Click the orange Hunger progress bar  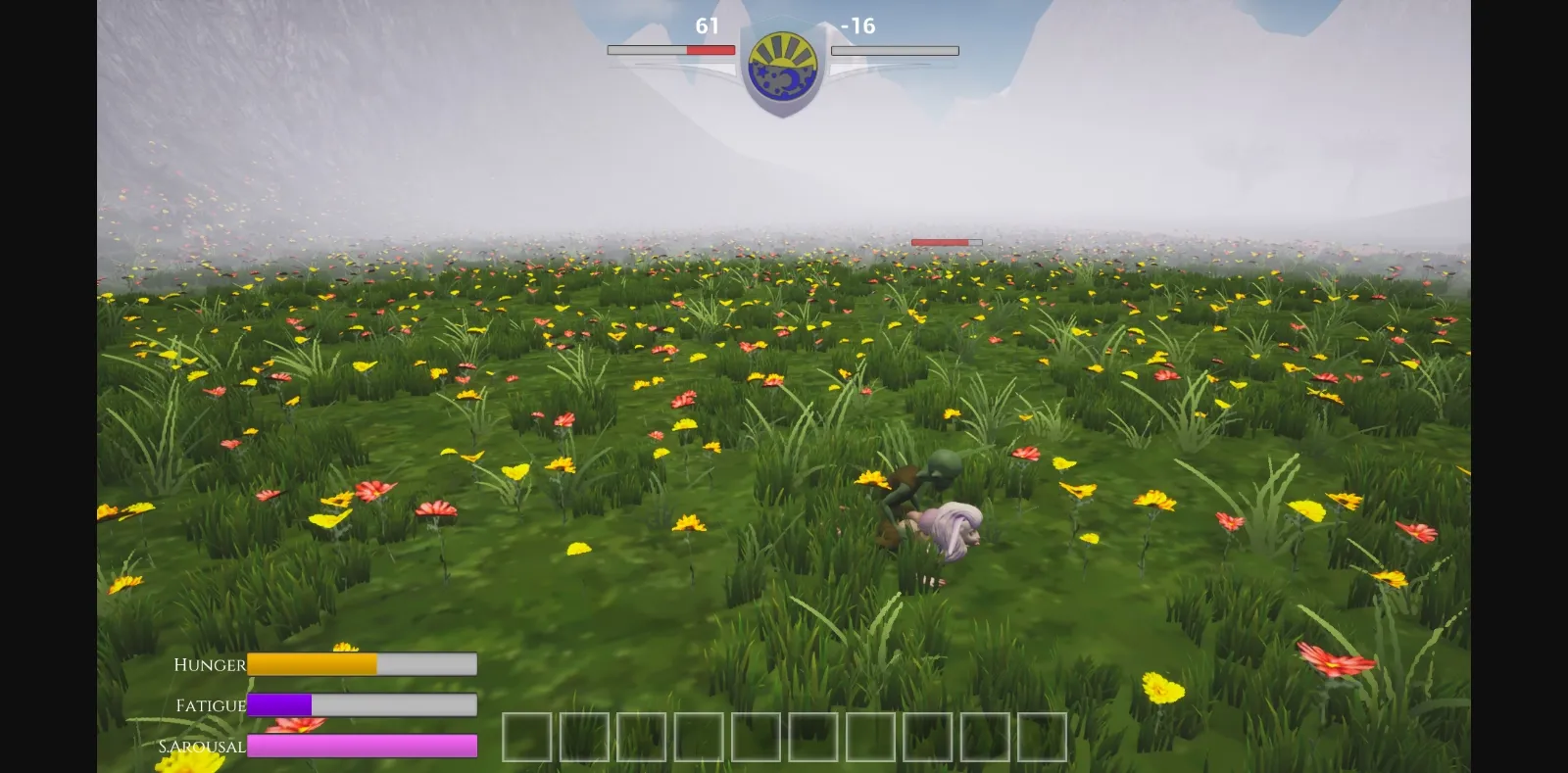pos(312,664)
